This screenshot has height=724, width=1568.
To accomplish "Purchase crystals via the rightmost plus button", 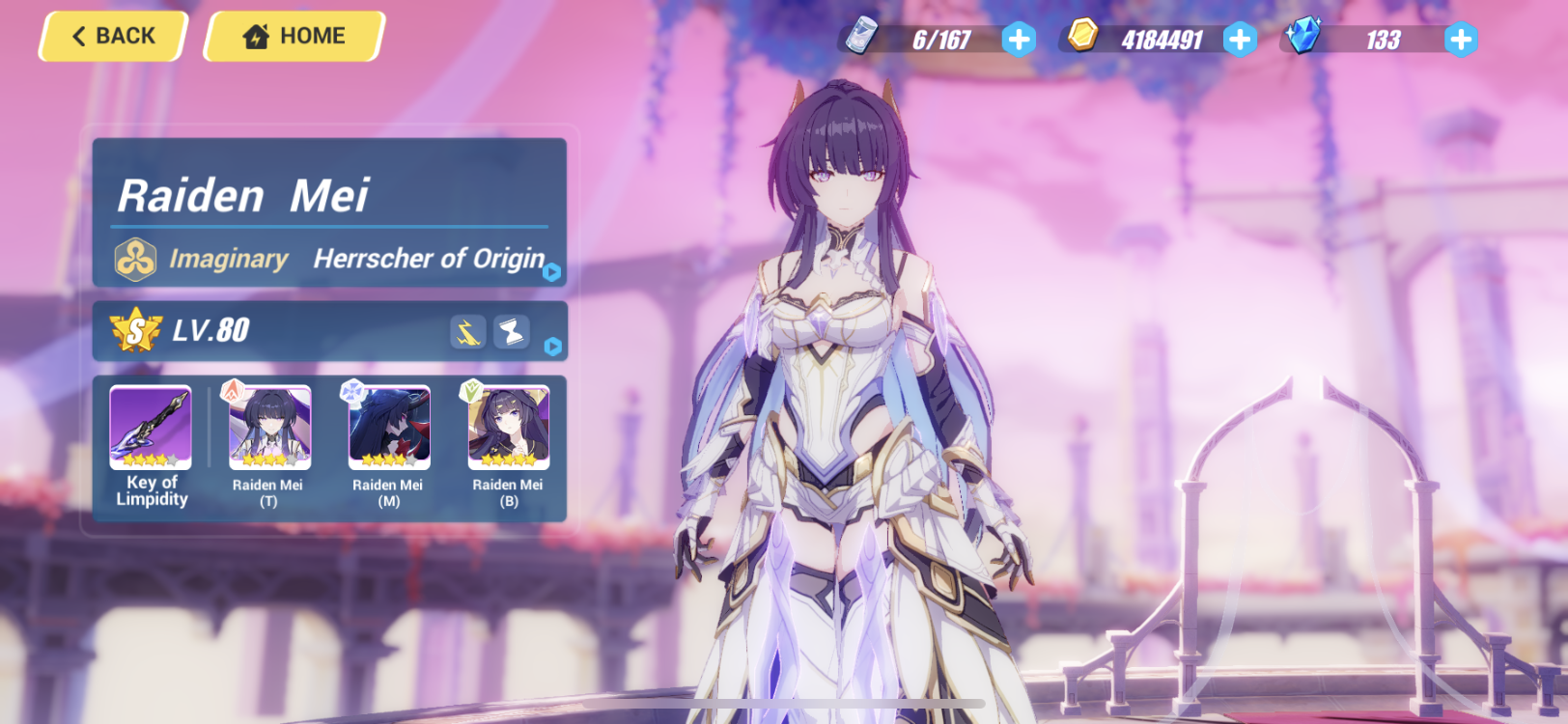I will click(x=1460, y=39).
